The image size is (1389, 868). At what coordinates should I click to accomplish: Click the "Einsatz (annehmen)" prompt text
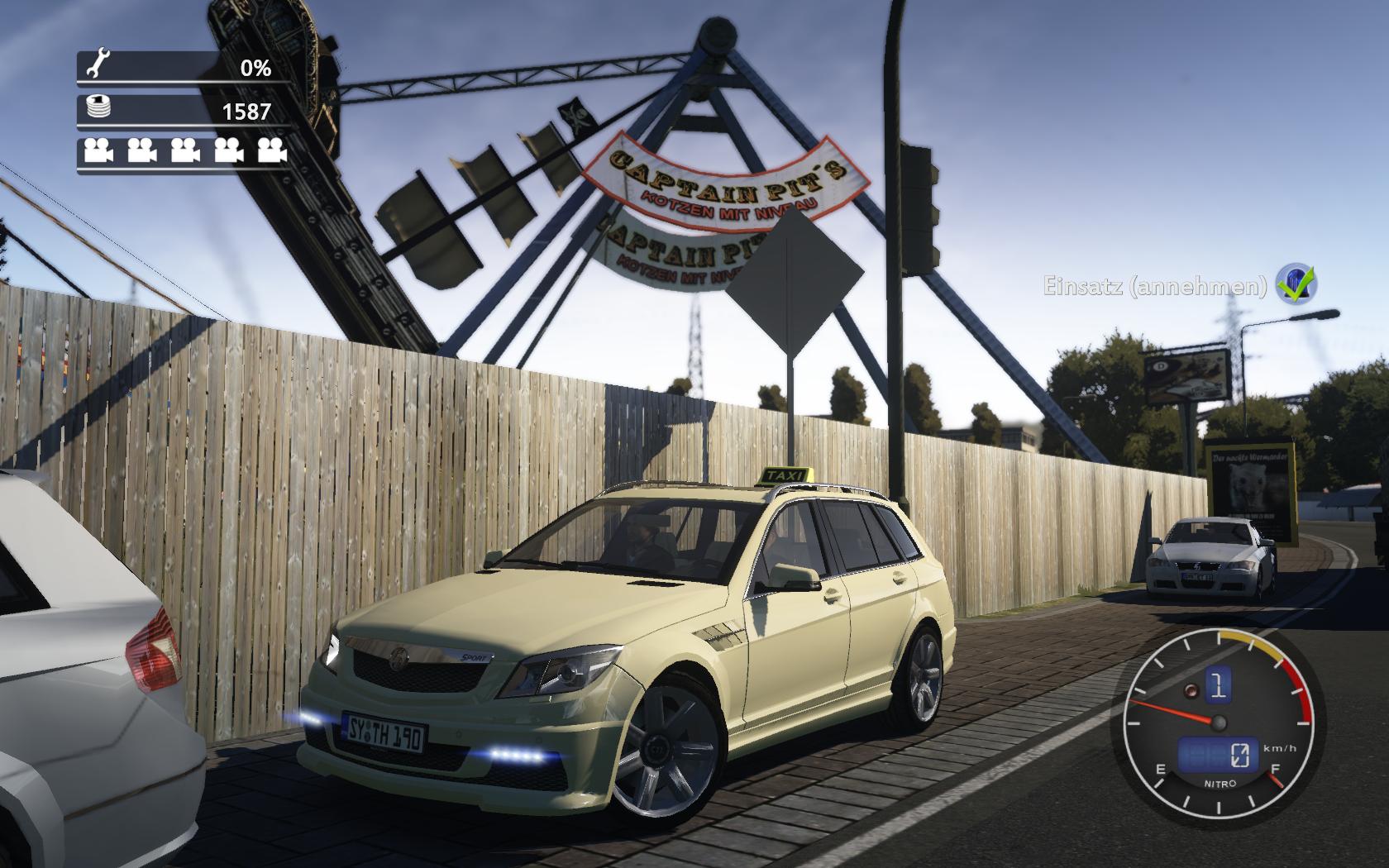(x=1155, y=287)
